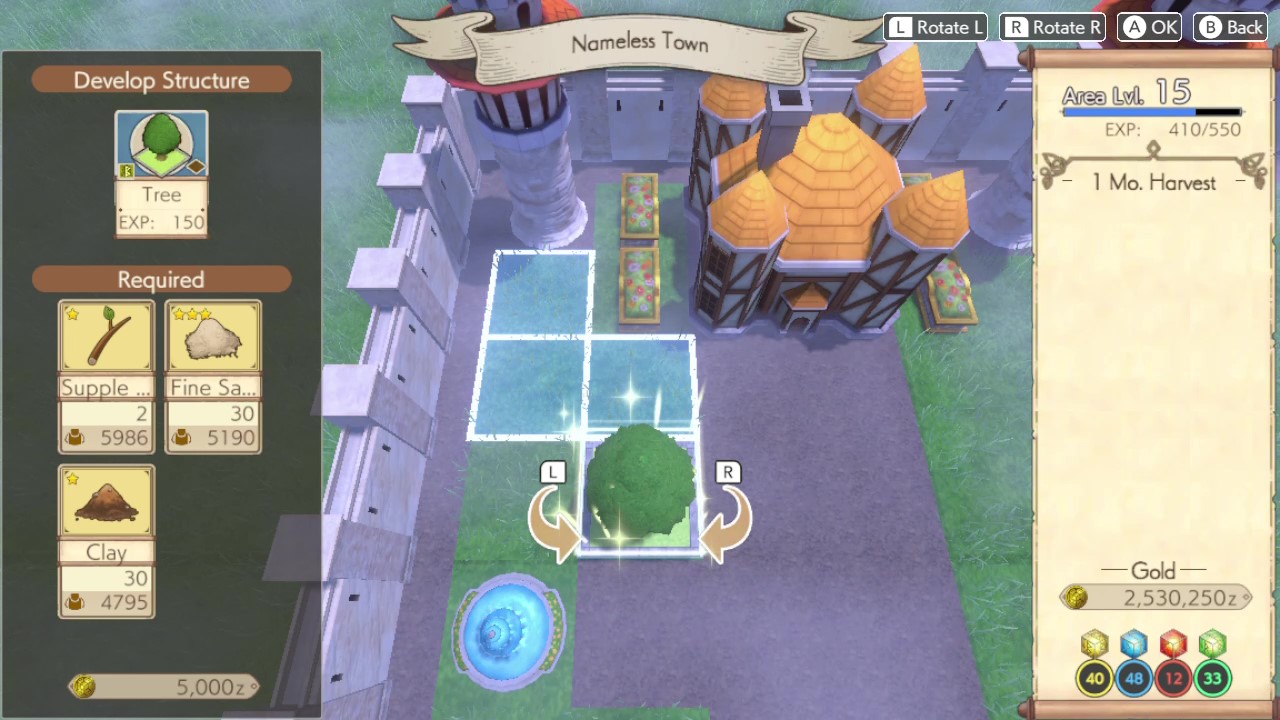
Task: Click the Clay material icon
Action: click(x=106, y=499)
